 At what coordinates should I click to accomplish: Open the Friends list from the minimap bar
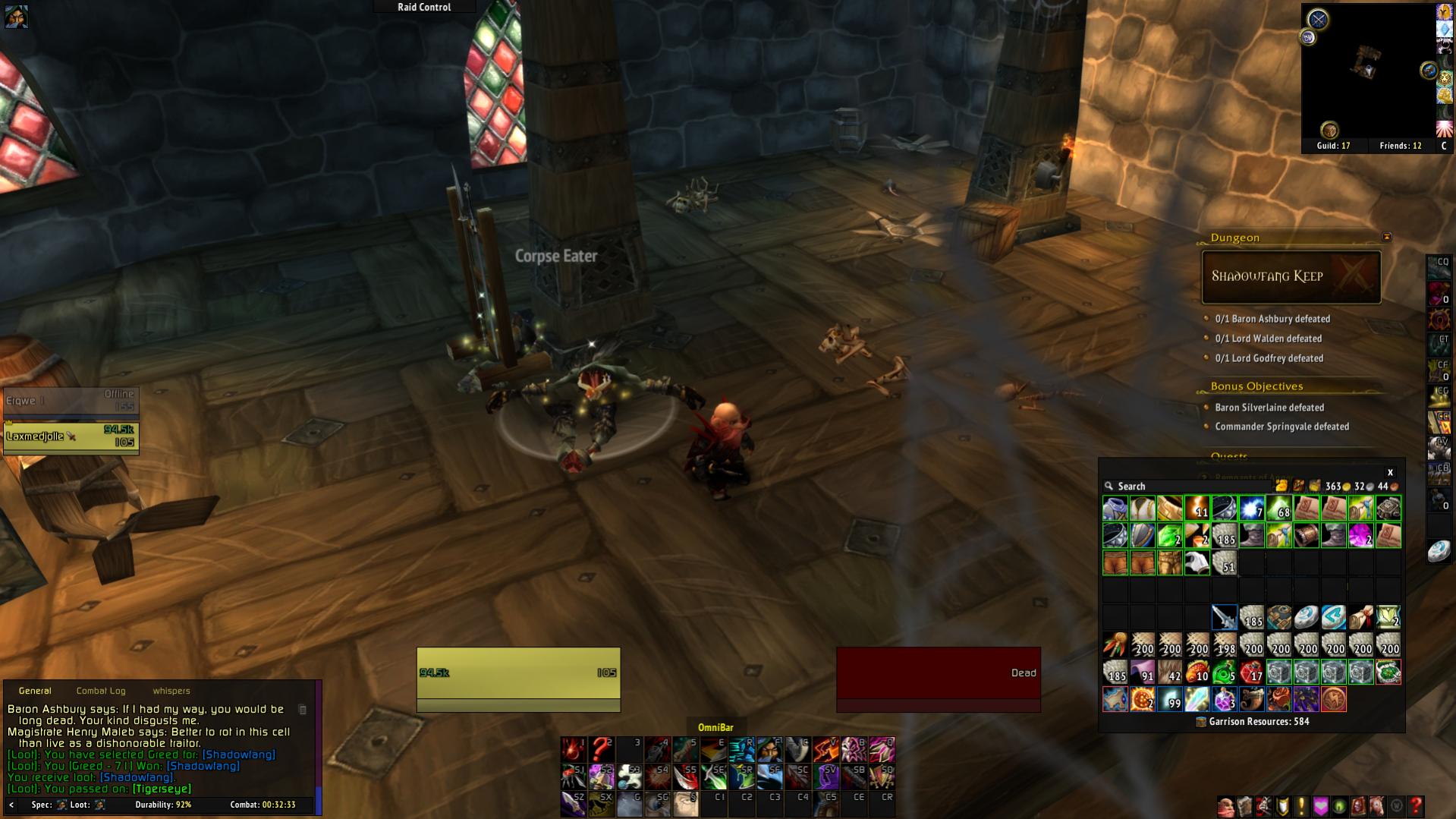tap(1400, 146)
